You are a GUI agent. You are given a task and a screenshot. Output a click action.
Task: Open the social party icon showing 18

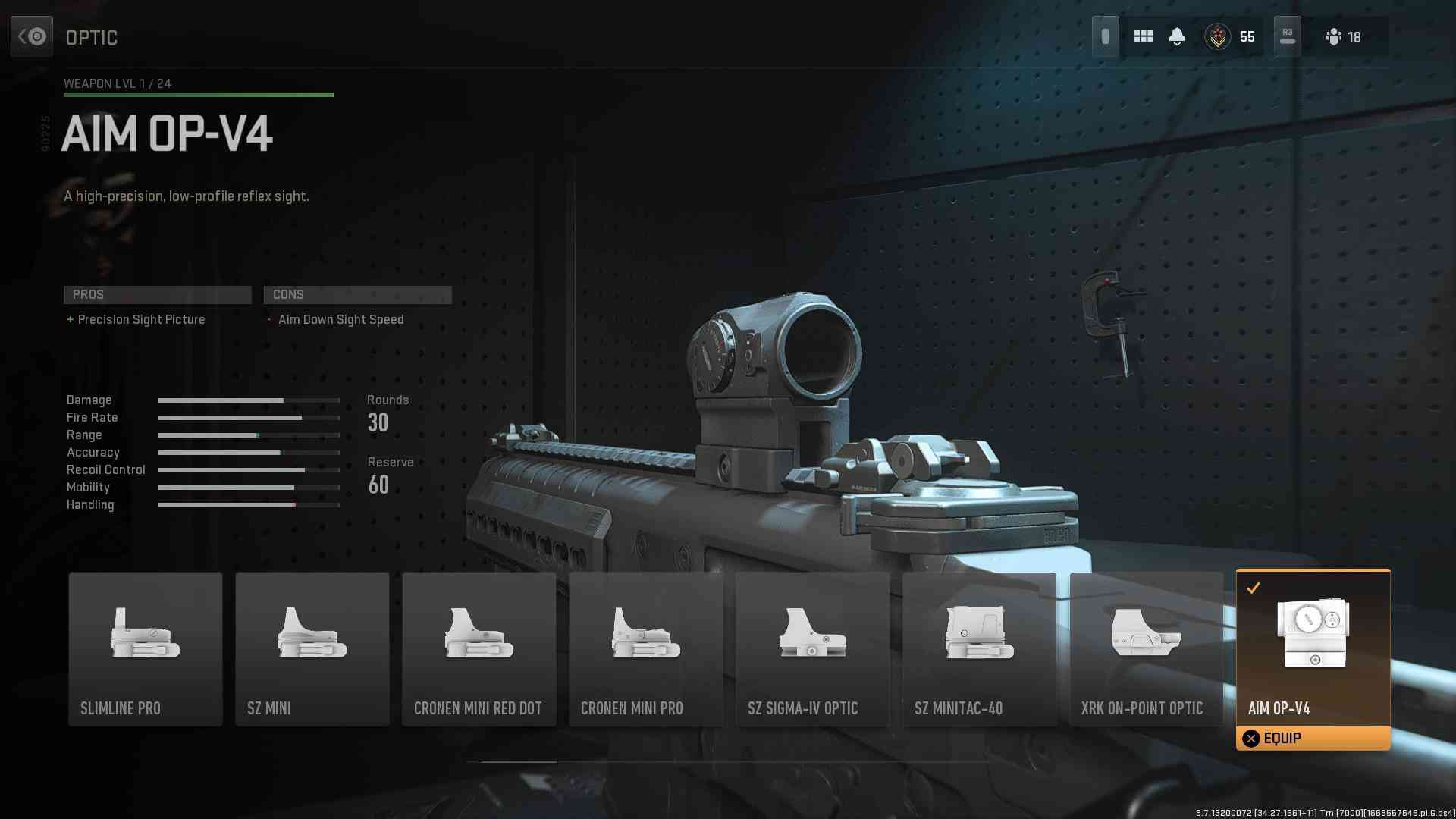tap(1343, 36)
